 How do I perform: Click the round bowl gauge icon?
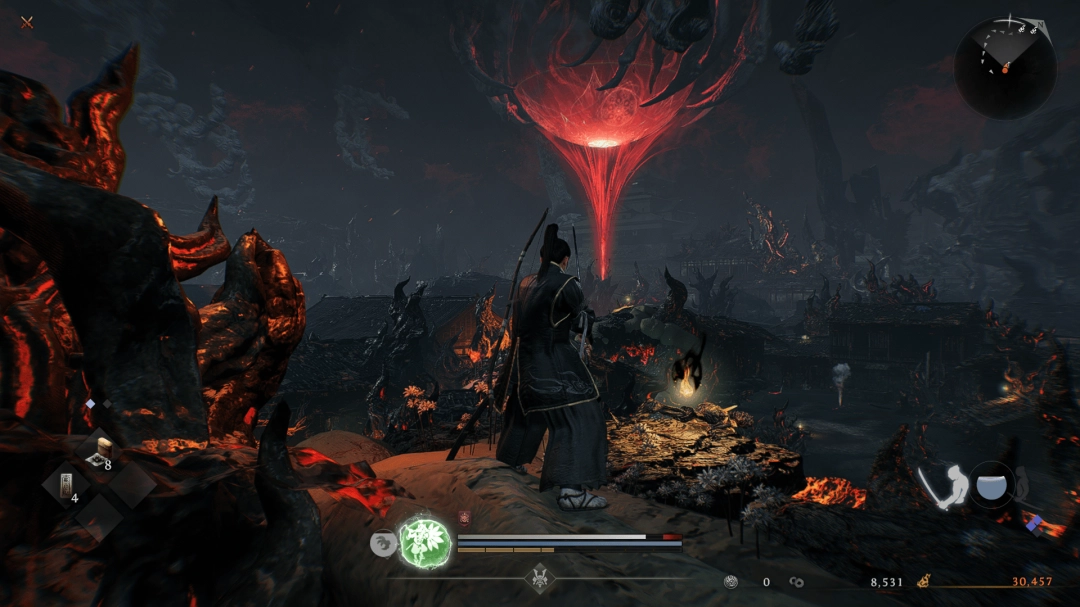click(x=990, y=484)
